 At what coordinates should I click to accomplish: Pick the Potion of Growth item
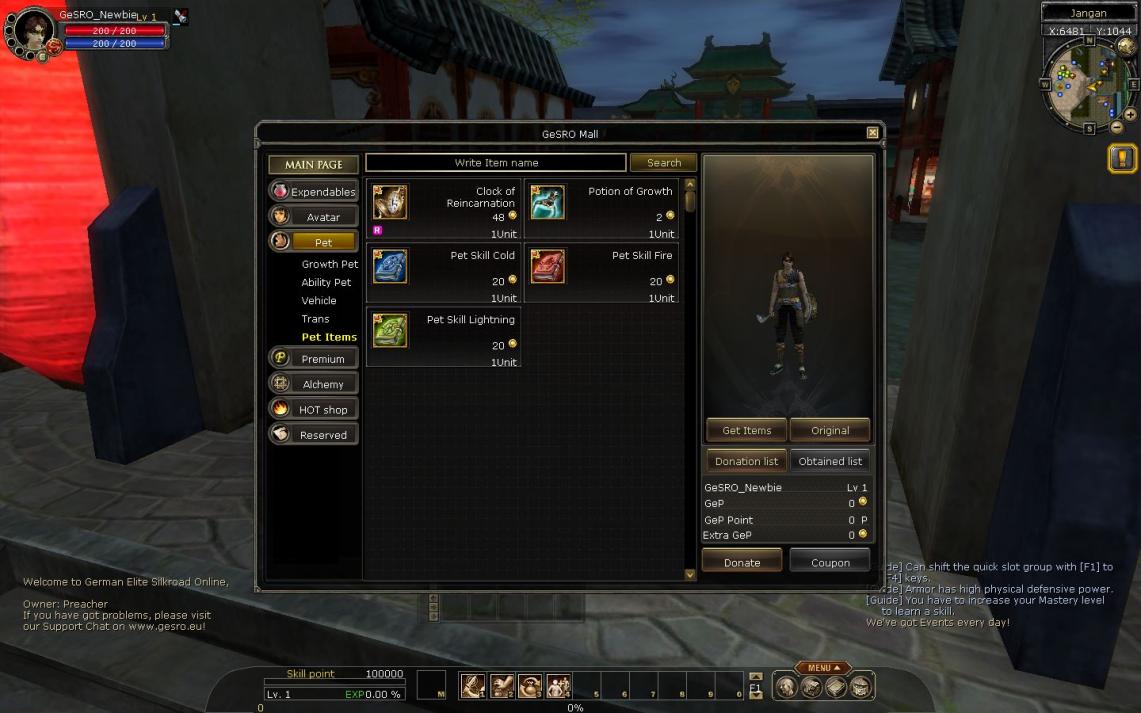coord(601,207)
